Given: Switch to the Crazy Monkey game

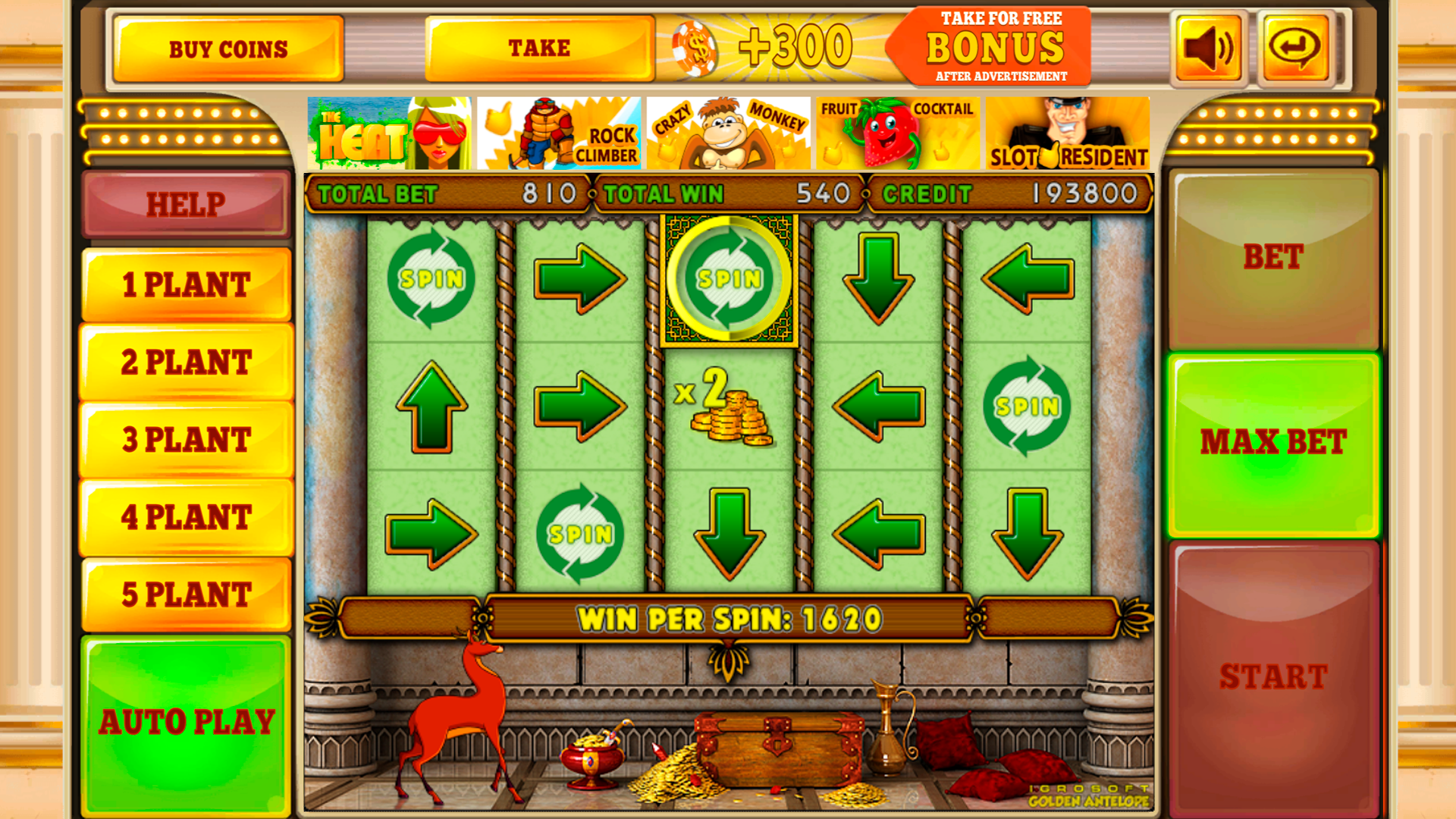Looking at the screenshot, I should 730,133.
